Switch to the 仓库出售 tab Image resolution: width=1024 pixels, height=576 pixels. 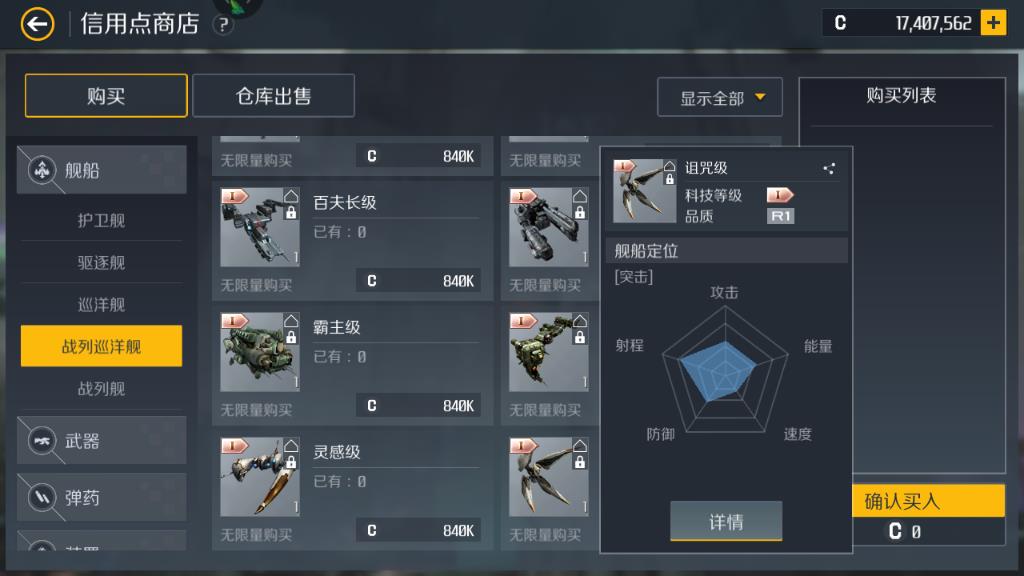(x=273, y=96)
